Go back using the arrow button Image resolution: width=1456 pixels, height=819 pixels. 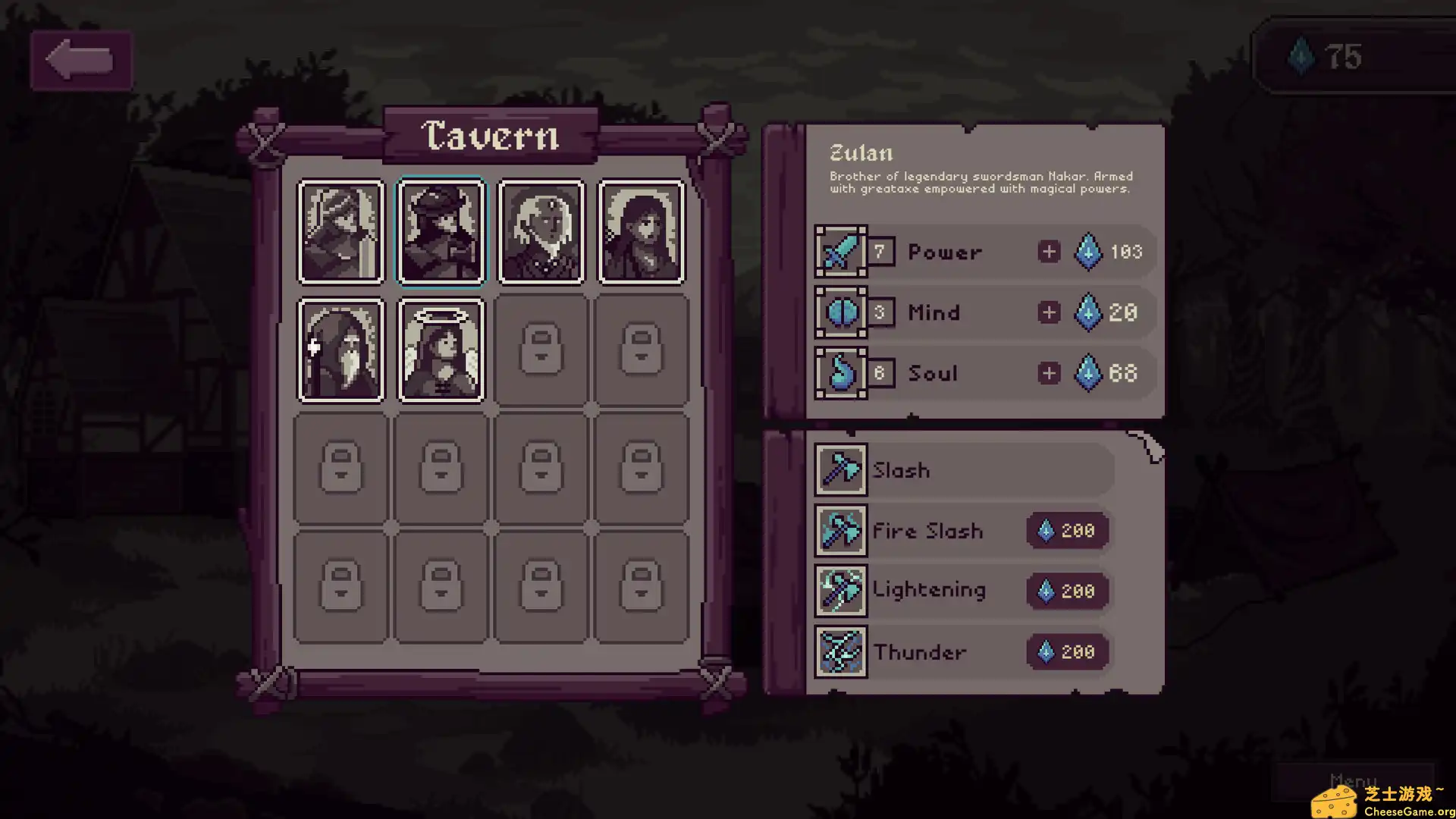[80, 61]
